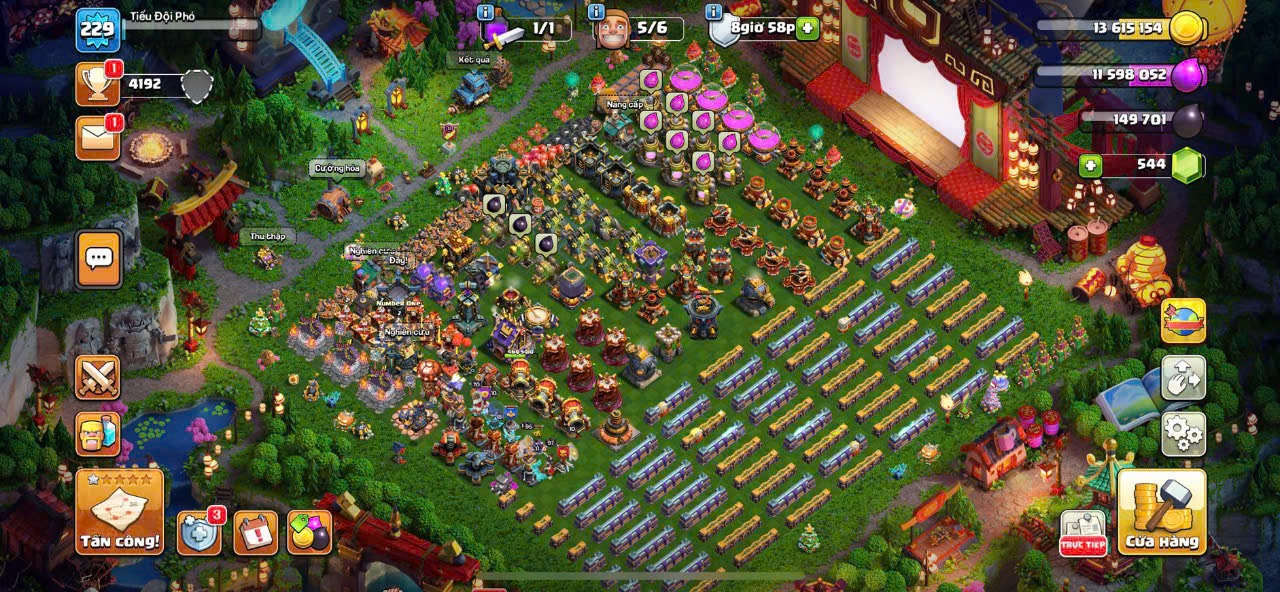This screenshot has width=1280, height=592.
Task: Open the mail inbox envelope
Action: click(x=98, y=138)
